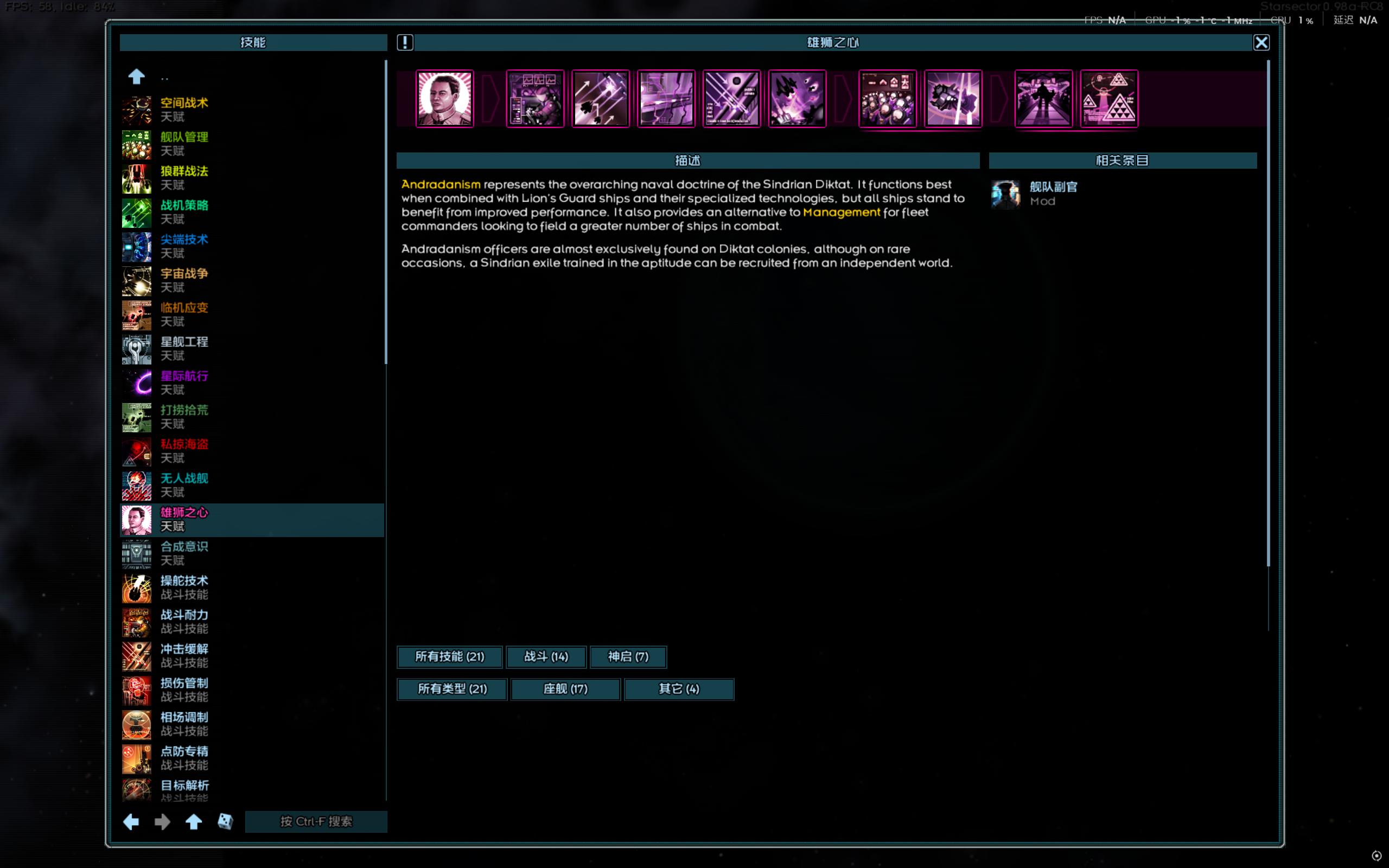Click the dice icon for a random entry
Viewport: 1389px width, 868px height.
tap(225, 821)
